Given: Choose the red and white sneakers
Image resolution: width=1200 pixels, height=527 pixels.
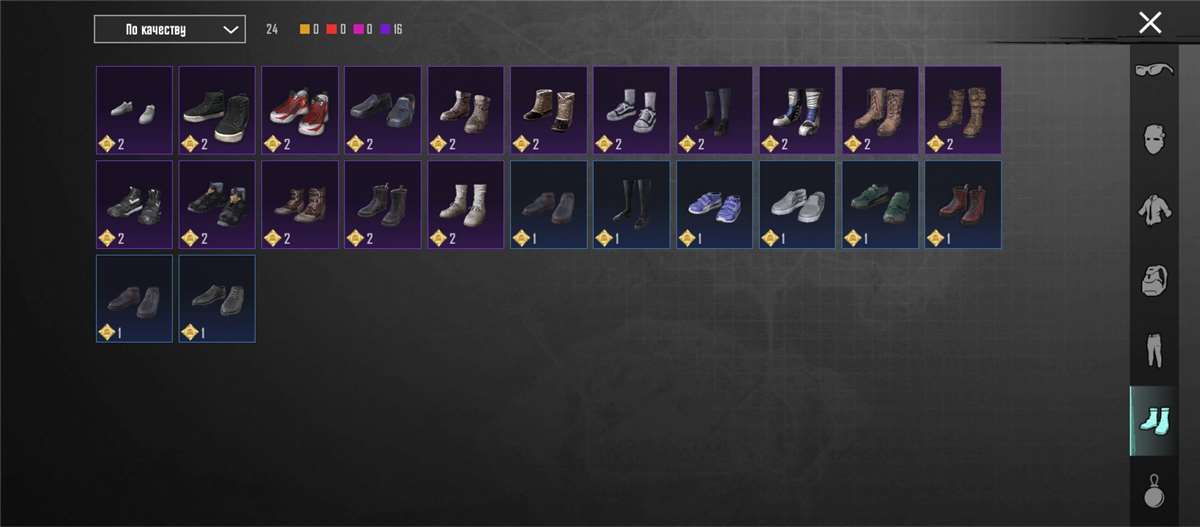Looking at the screenshot, I should click(x=300, y=110).
